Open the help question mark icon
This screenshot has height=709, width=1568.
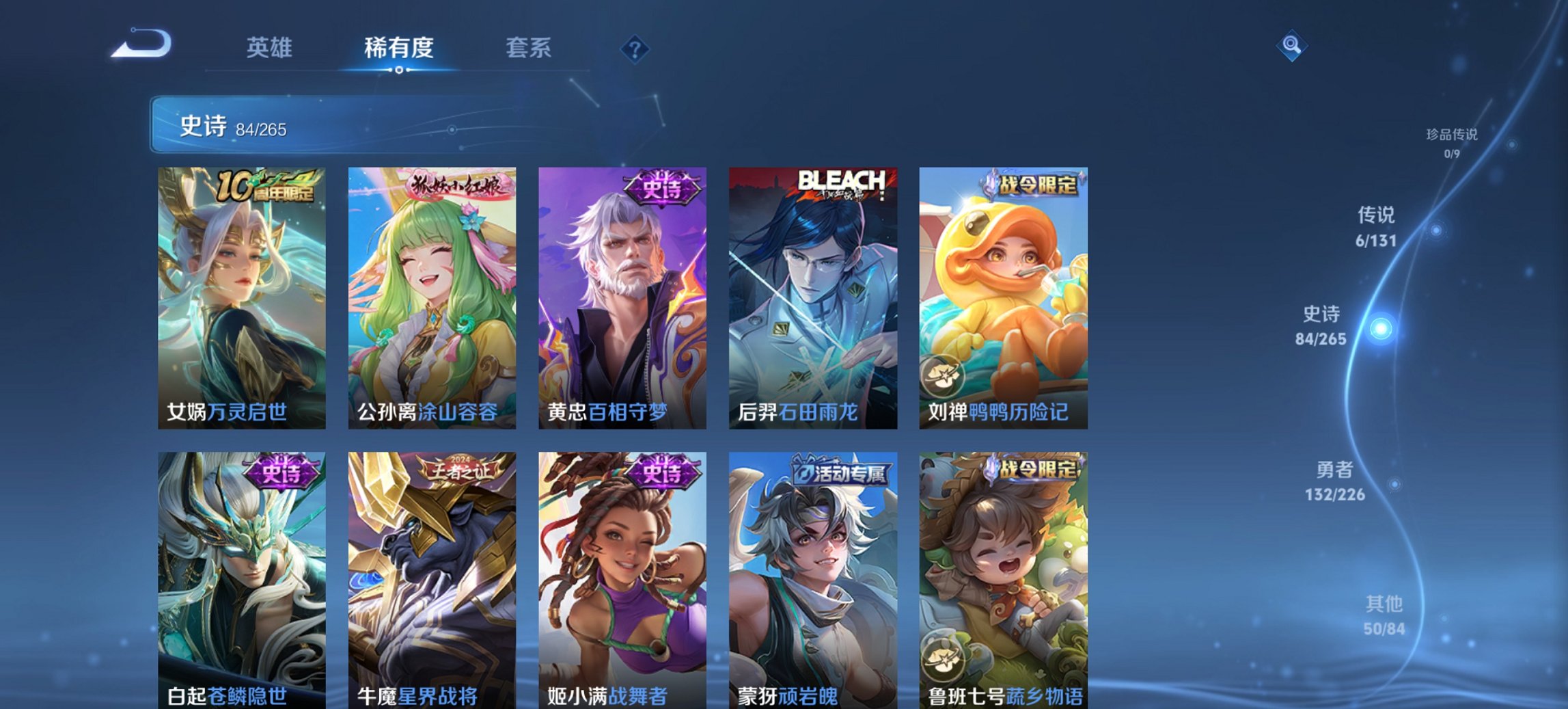634,48
